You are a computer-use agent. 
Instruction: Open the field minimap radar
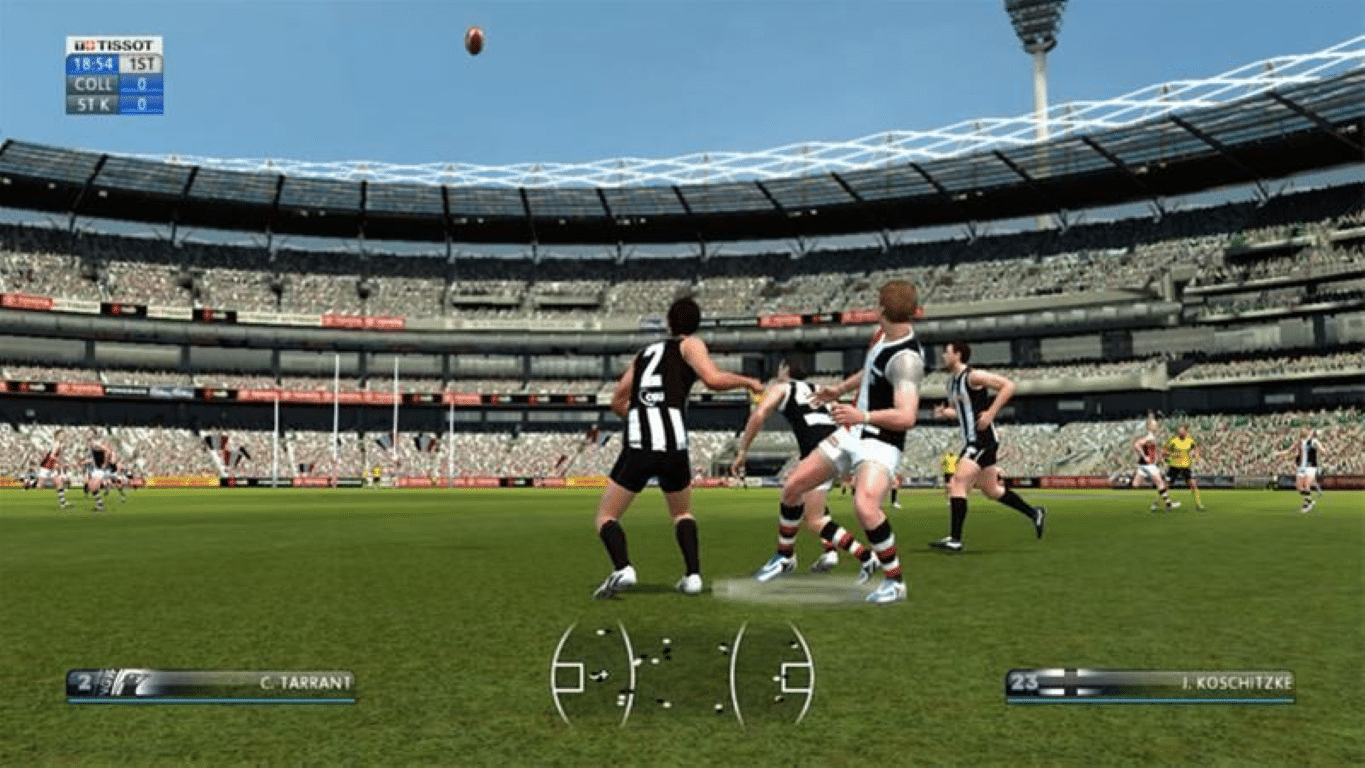tap(683, 672)
